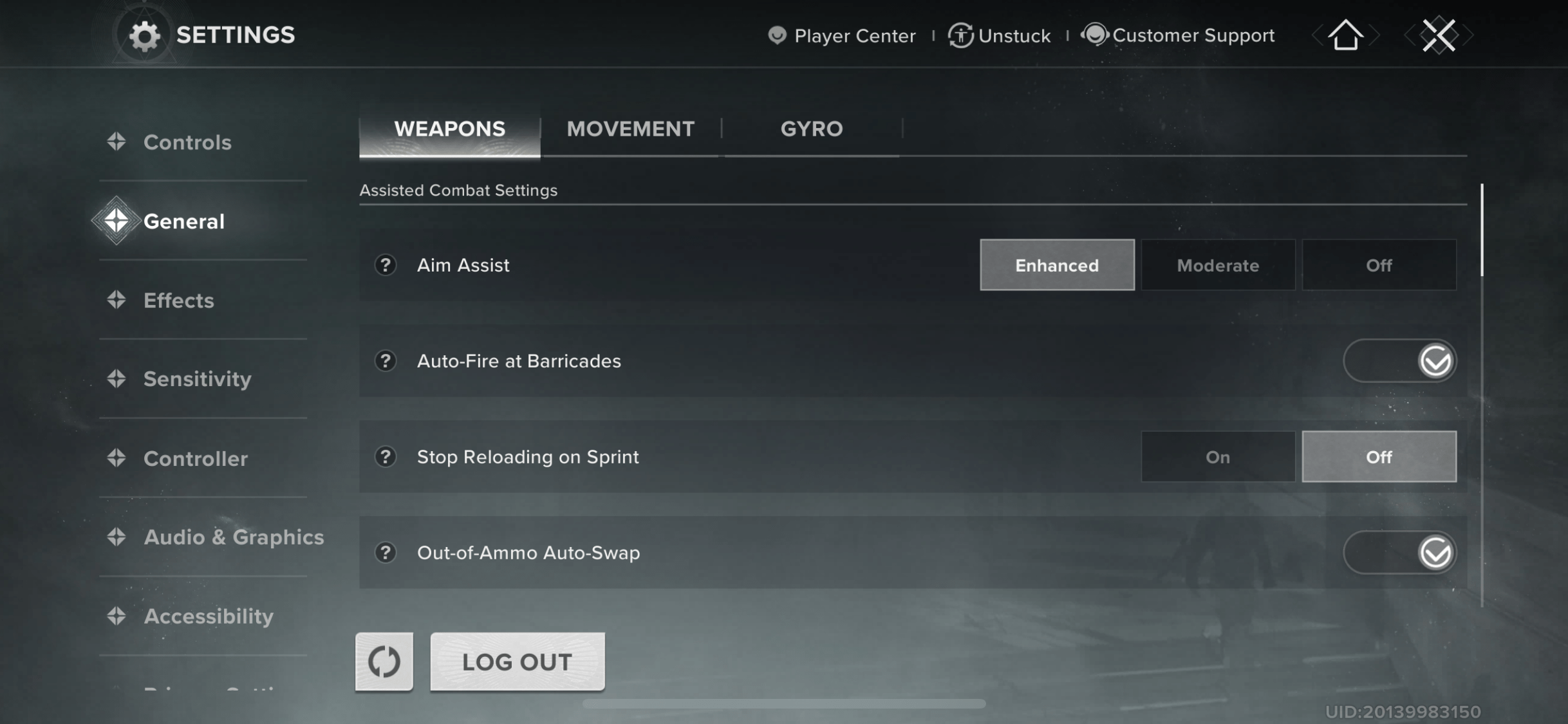Viewport: 1568px width, 724px height.
Task: Go to the Accessibility settings section
Action: pyautogui.click(x=208, y=616)
